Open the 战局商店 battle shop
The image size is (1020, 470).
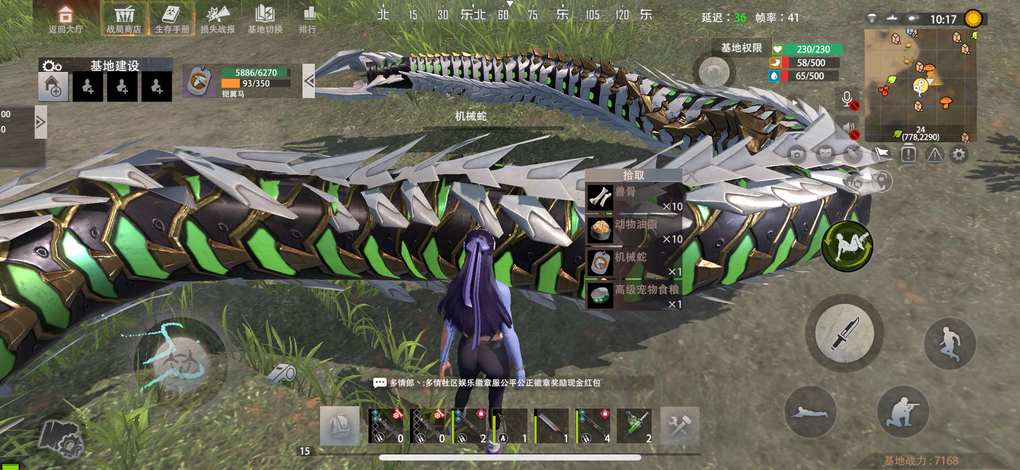(x=125, y=18)
